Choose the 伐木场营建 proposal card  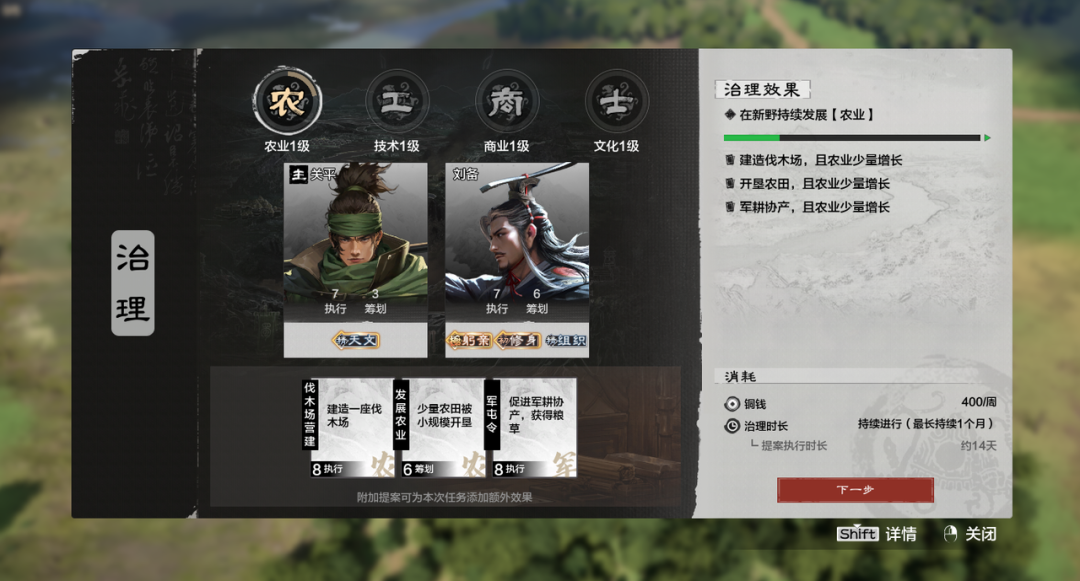[x=343, y=427]
